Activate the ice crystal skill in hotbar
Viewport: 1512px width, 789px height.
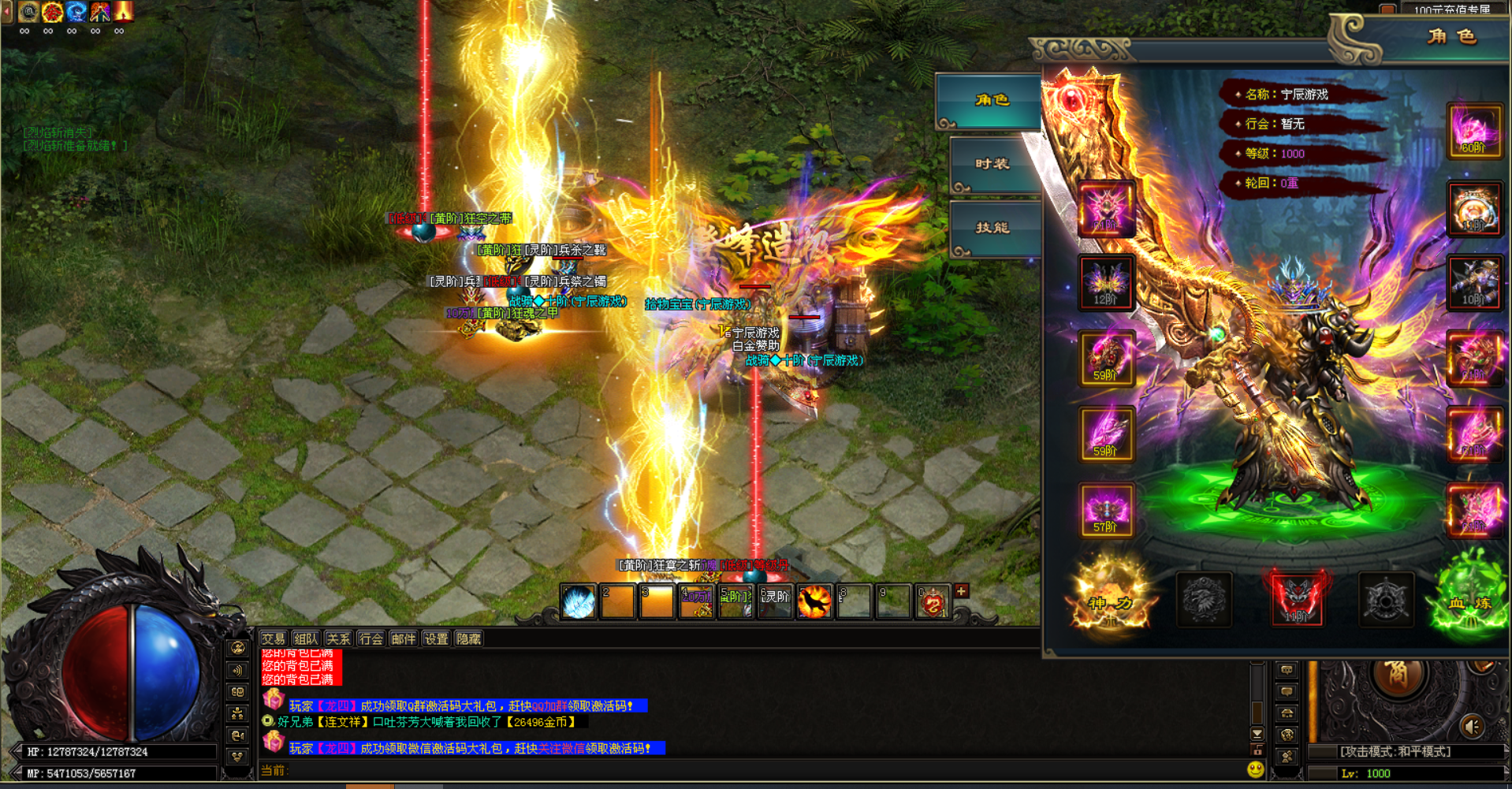(579, 603)
